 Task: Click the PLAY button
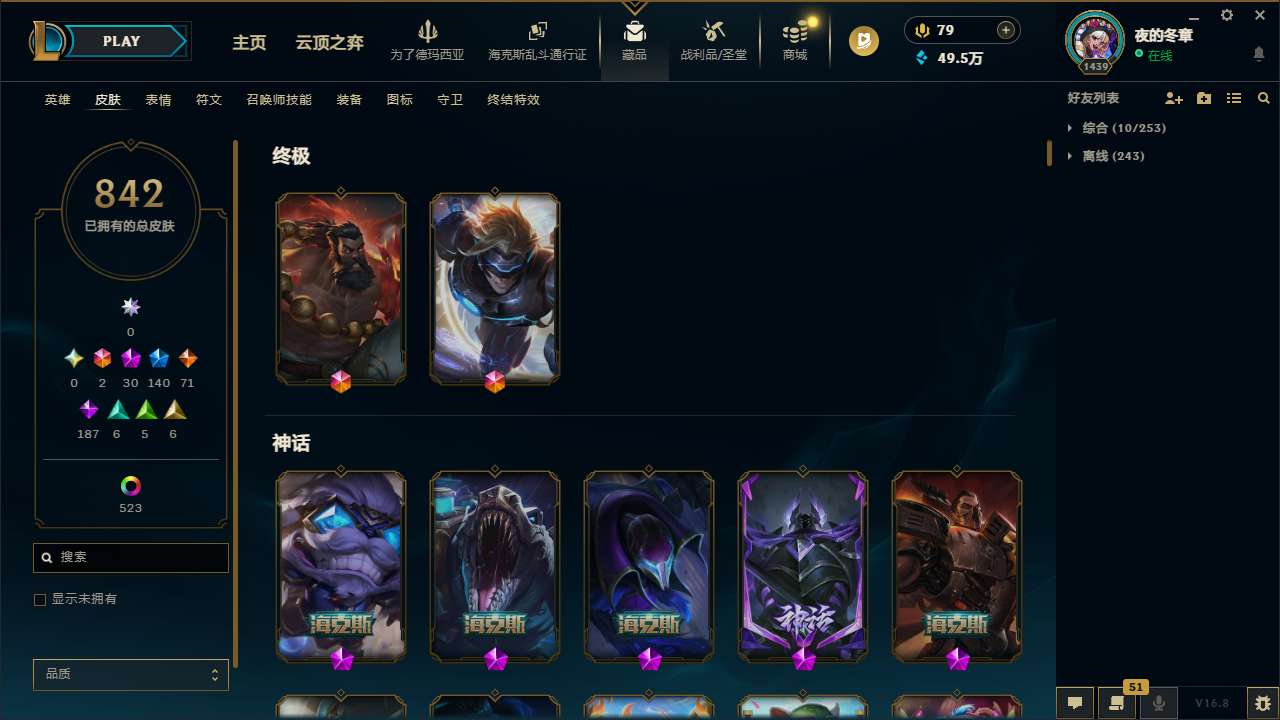[x=121, y=41]
